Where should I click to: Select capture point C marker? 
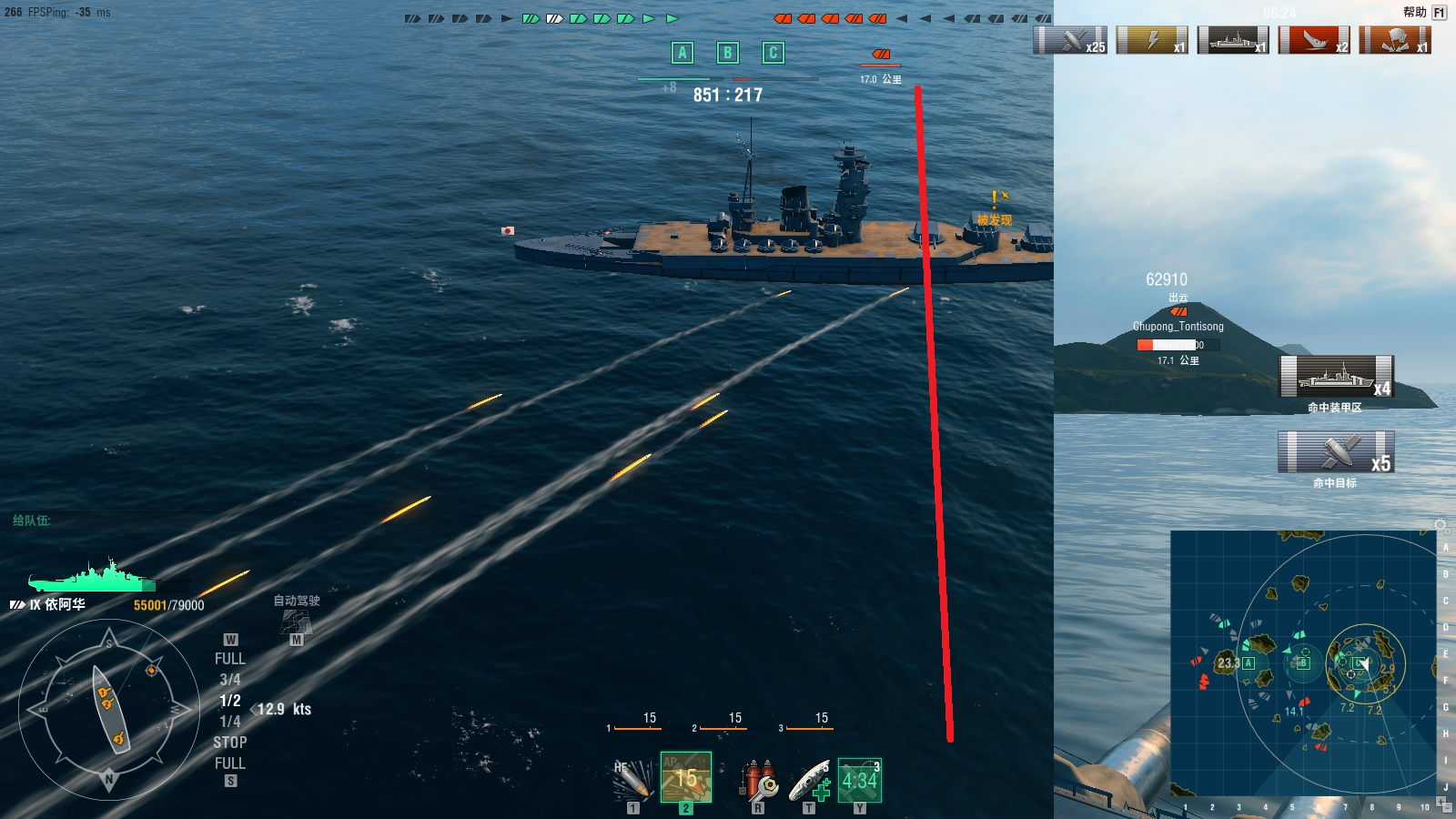773,53
